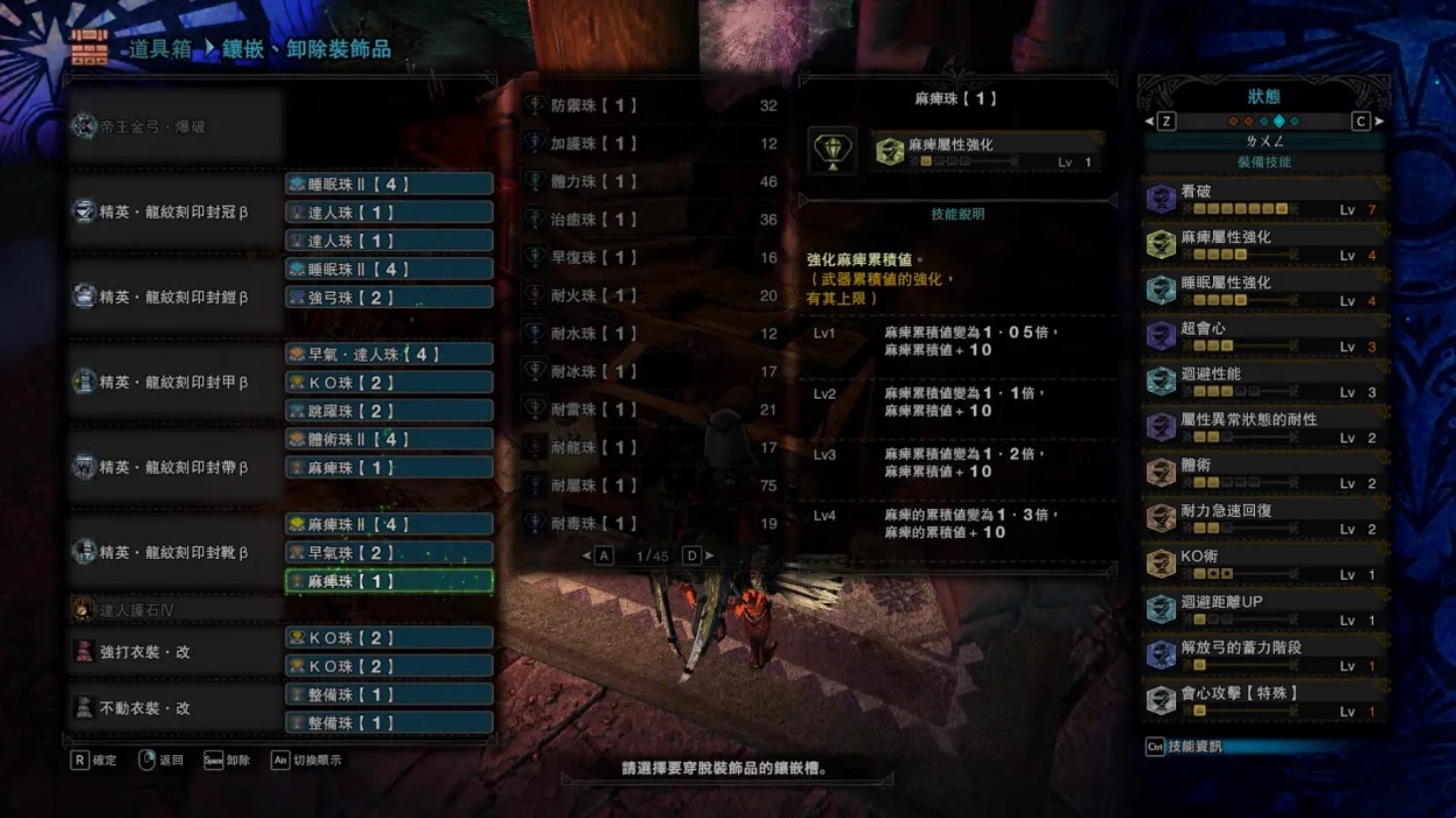
Task: Switch status pages with the C arrow
Action: 1359,121
